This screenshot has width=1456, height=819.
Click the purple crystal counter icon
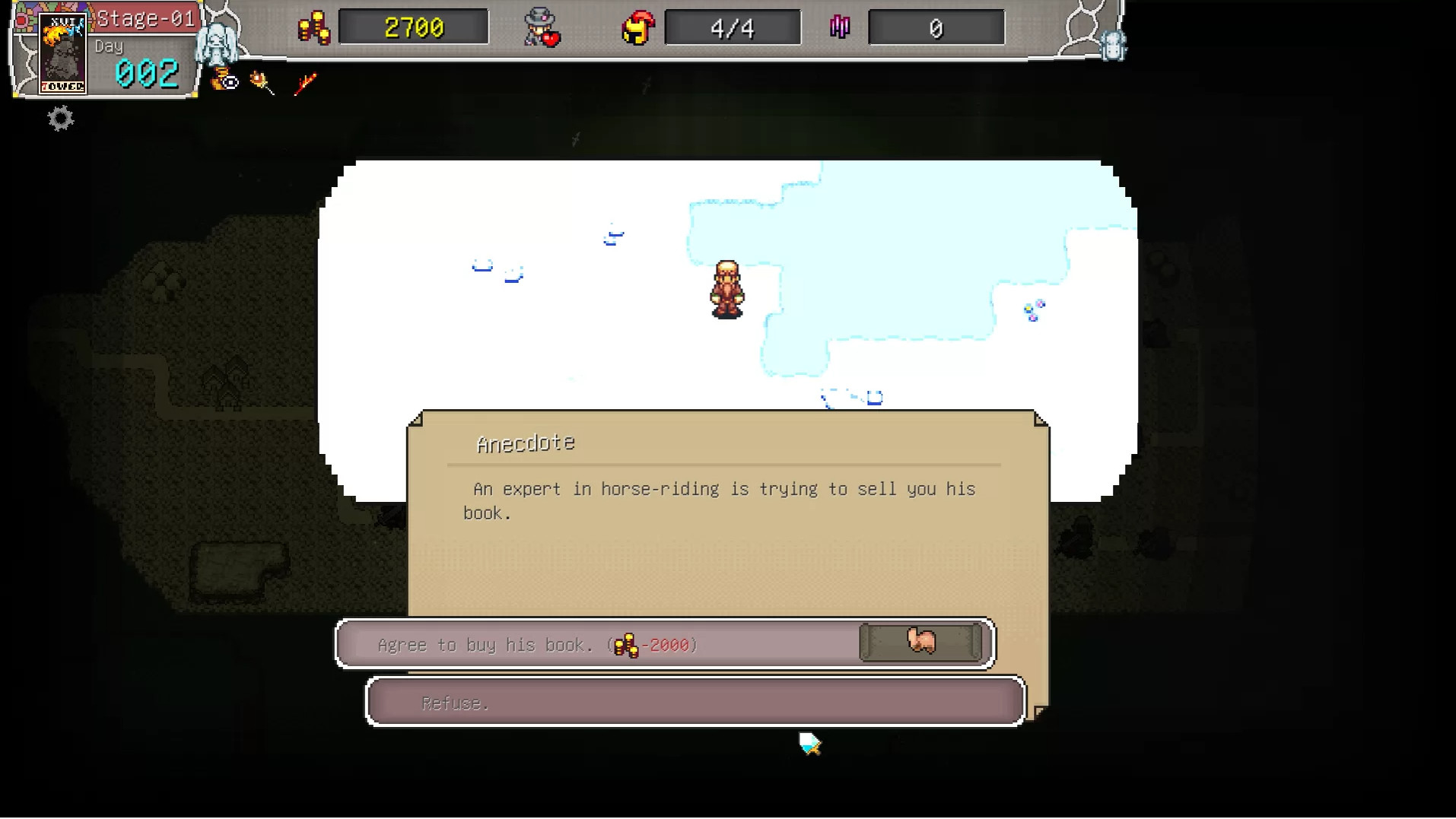tap(840, 27)
